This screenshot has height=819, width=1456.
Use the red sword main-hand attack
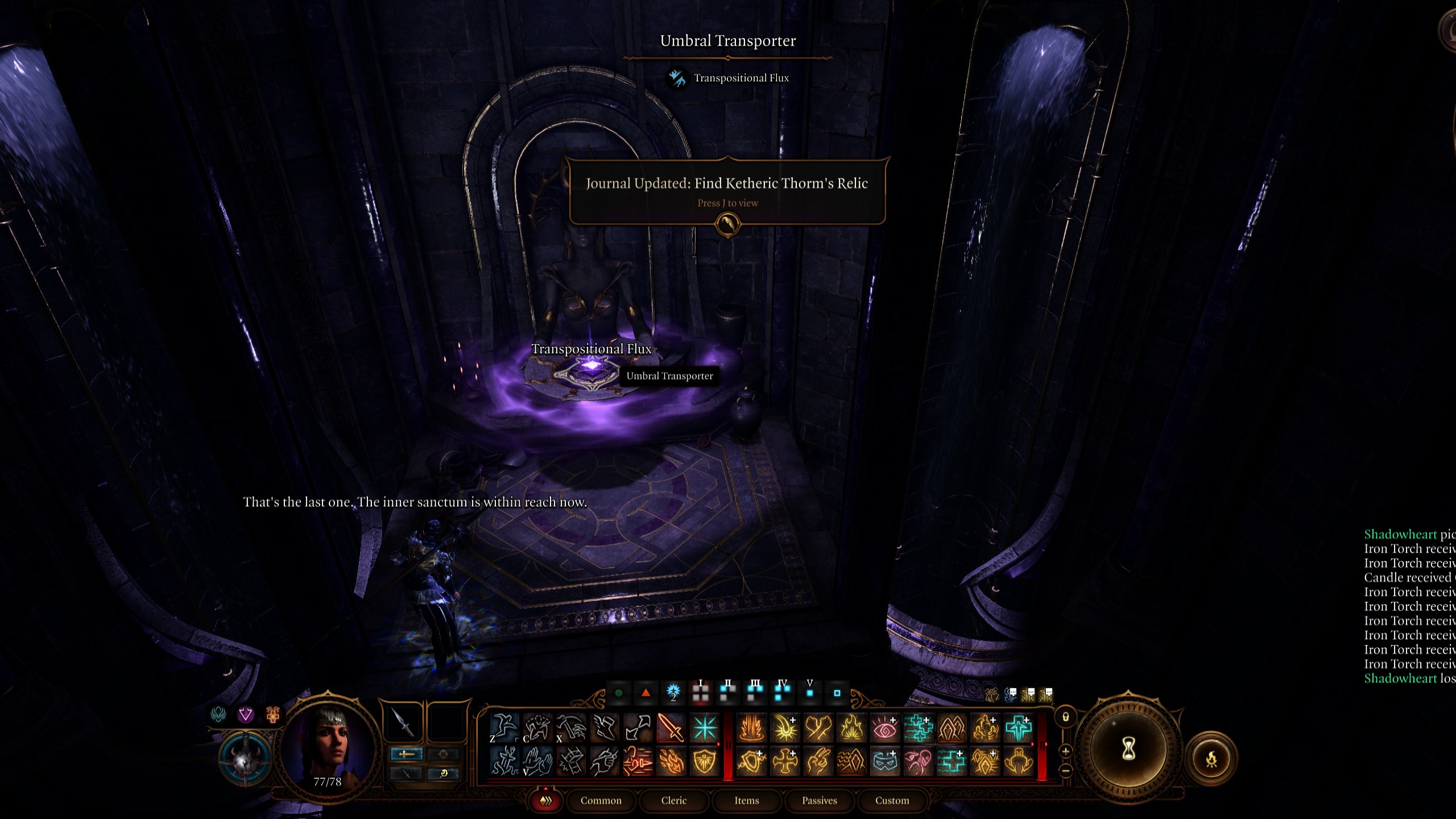(x=671, y=728)
